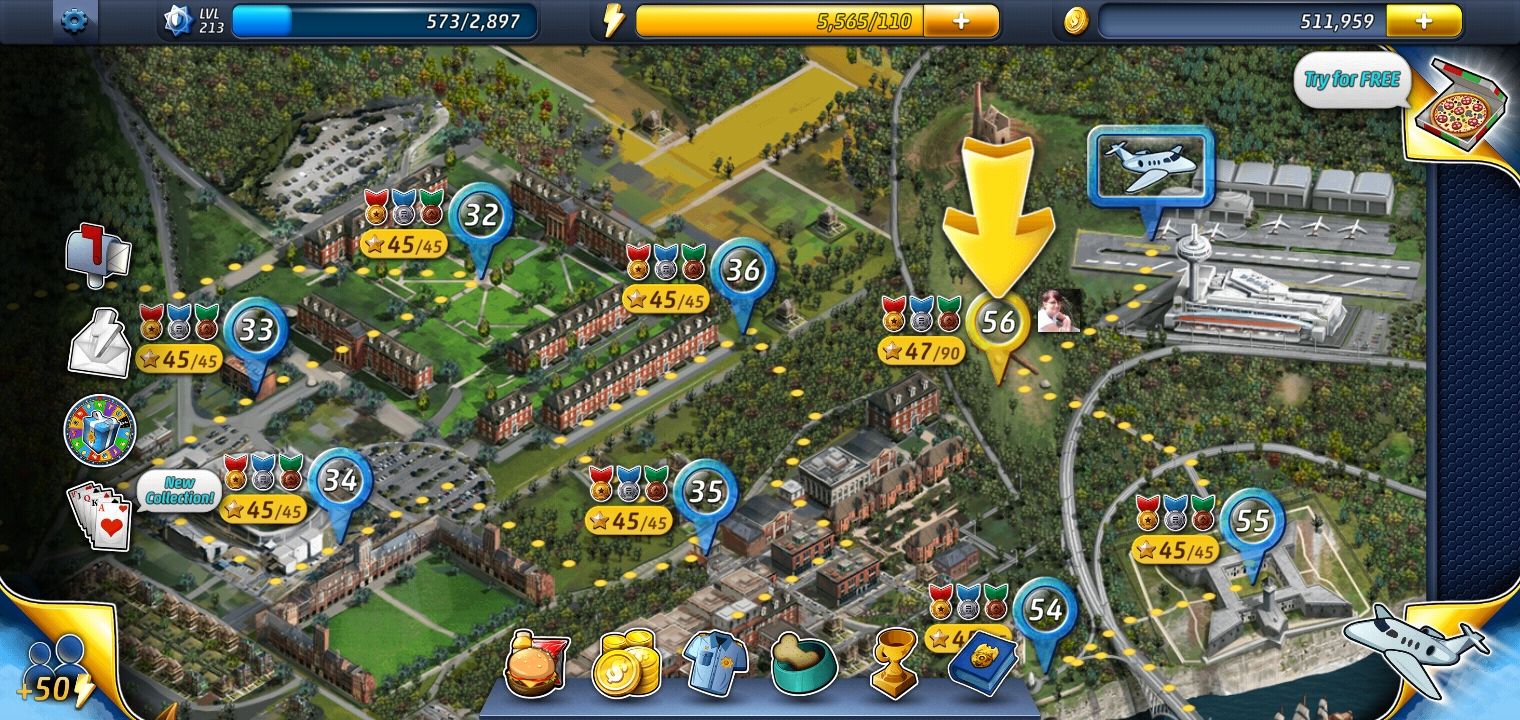Viewport: 1520px width, 720px height.
Task: Add coins using the plus button
Action: coord(1424,18)
